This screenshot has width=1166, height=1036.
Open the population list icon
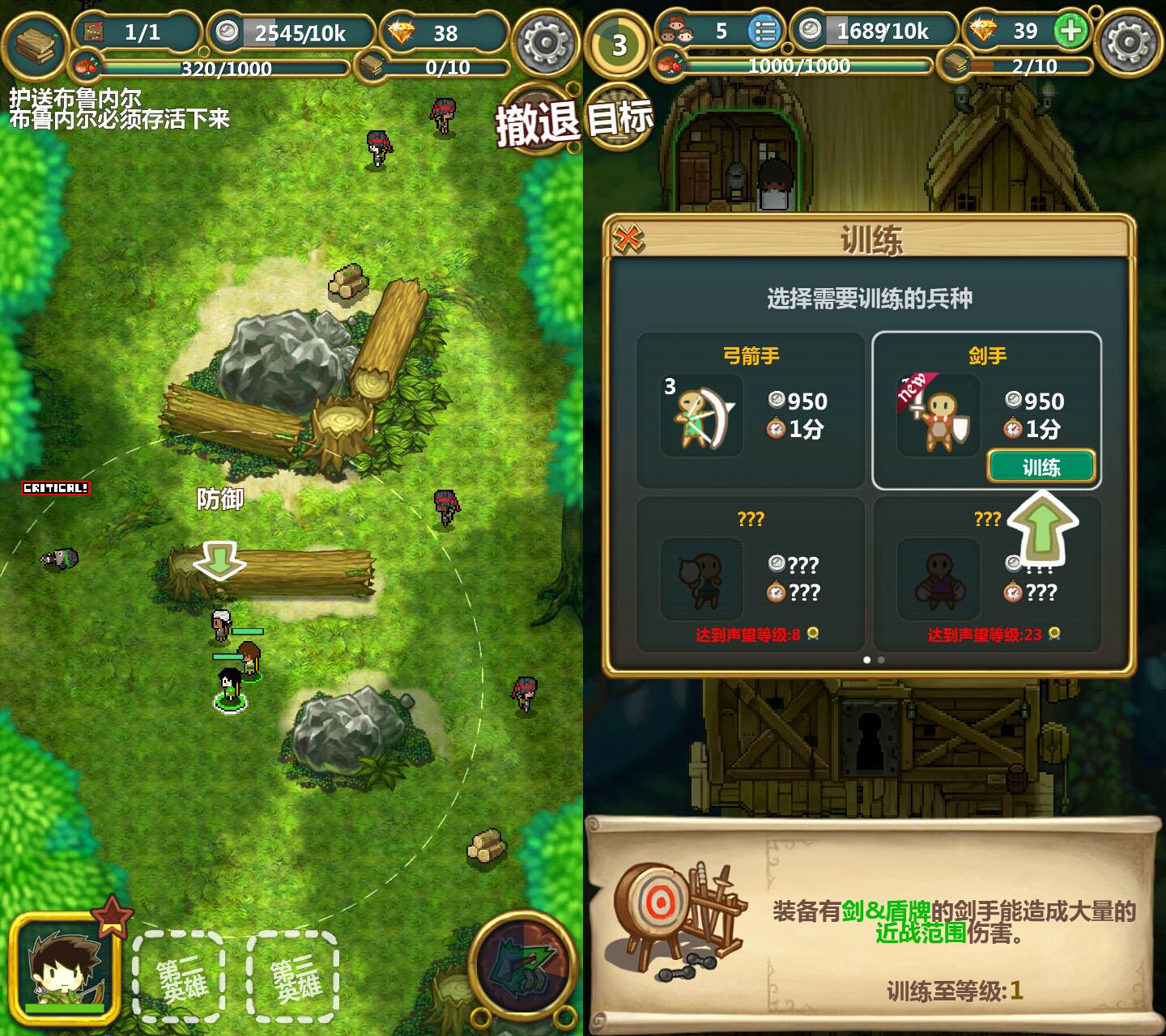[764, 32]
